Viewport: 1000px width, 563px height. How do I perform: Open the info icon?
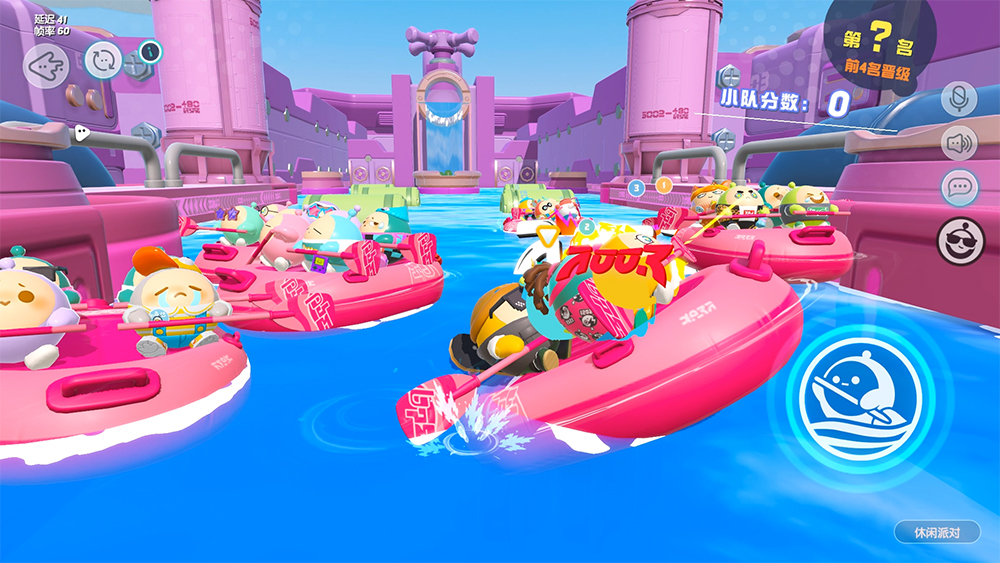click(x=148, y=50)
